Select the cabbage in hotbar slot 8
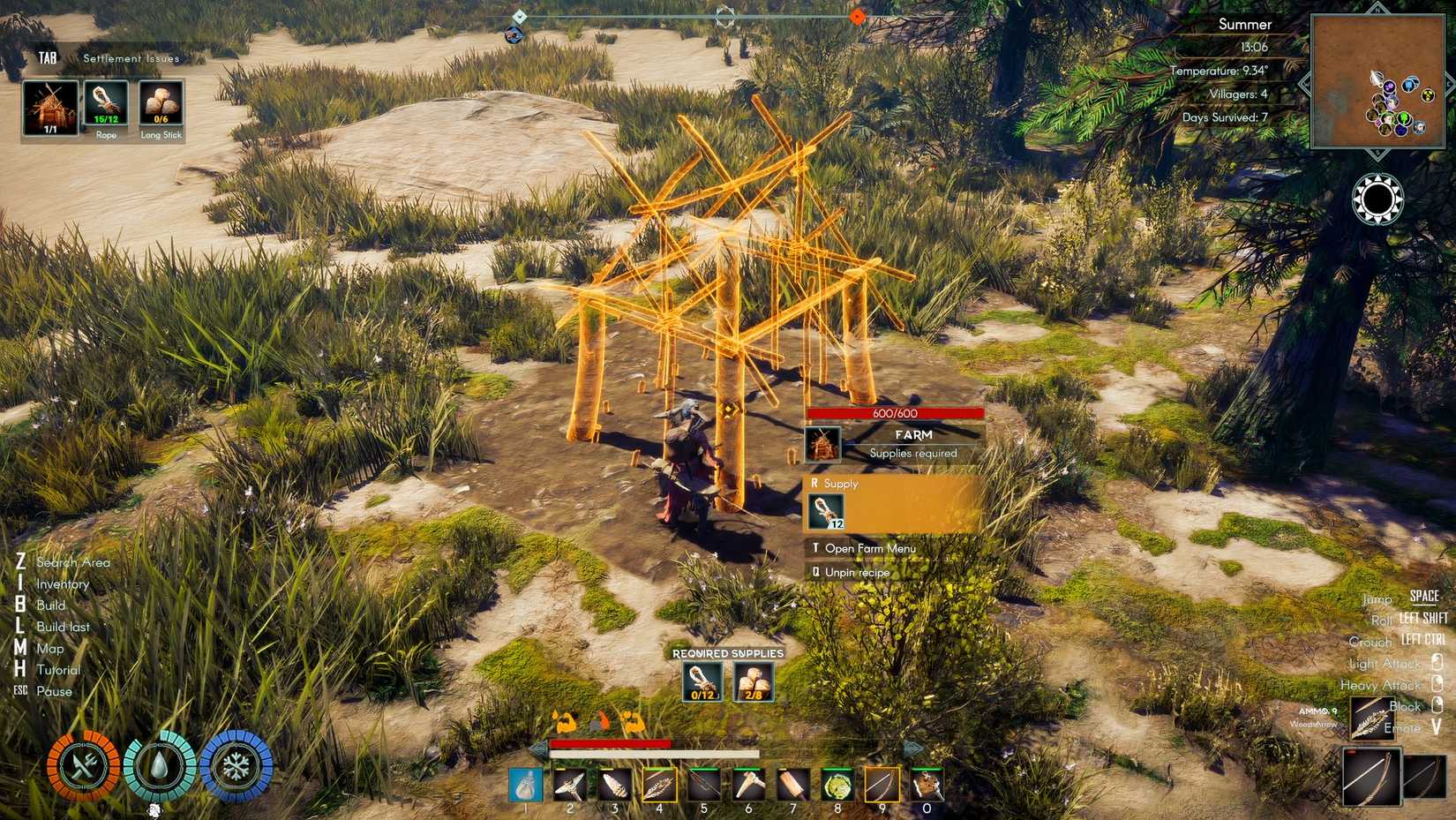 (837, 784)
